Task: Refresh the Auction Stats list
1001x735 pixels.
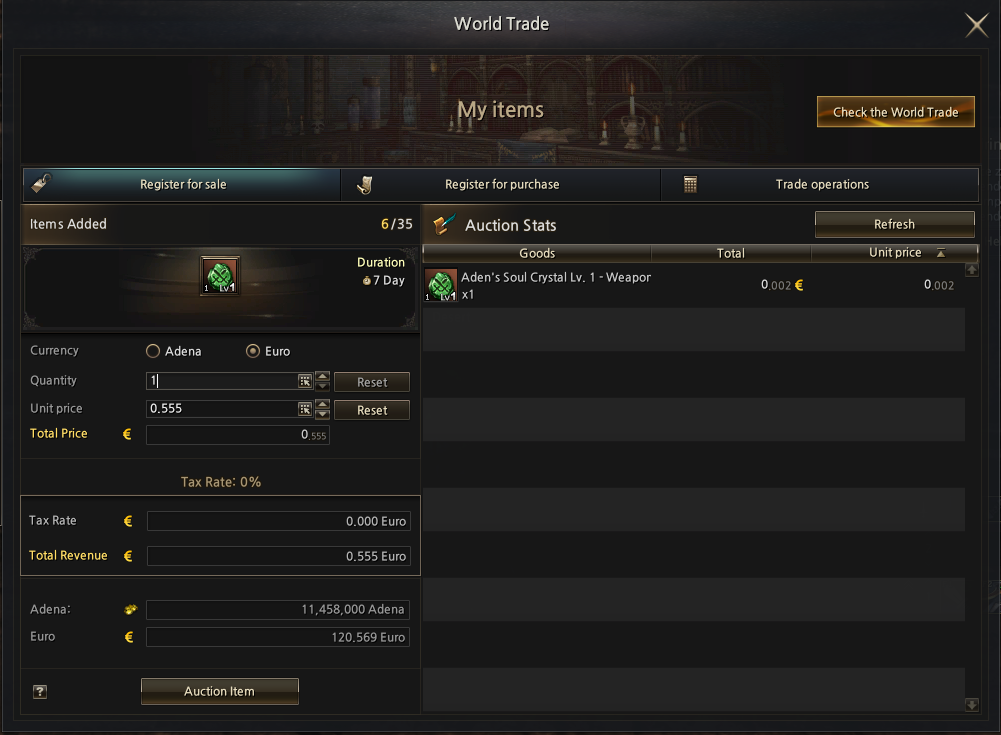Action: (x=894, y=224)
